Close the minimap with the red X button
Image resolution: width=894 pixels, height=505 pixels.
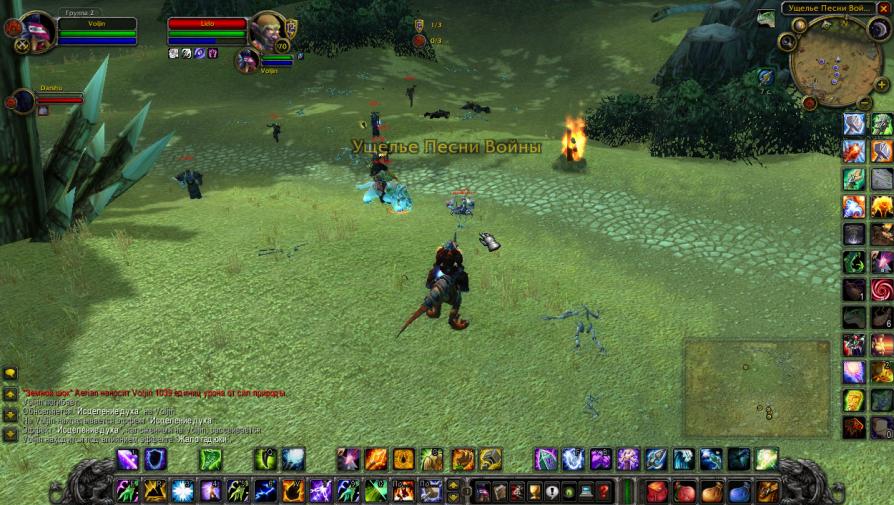tap(882, 9)
